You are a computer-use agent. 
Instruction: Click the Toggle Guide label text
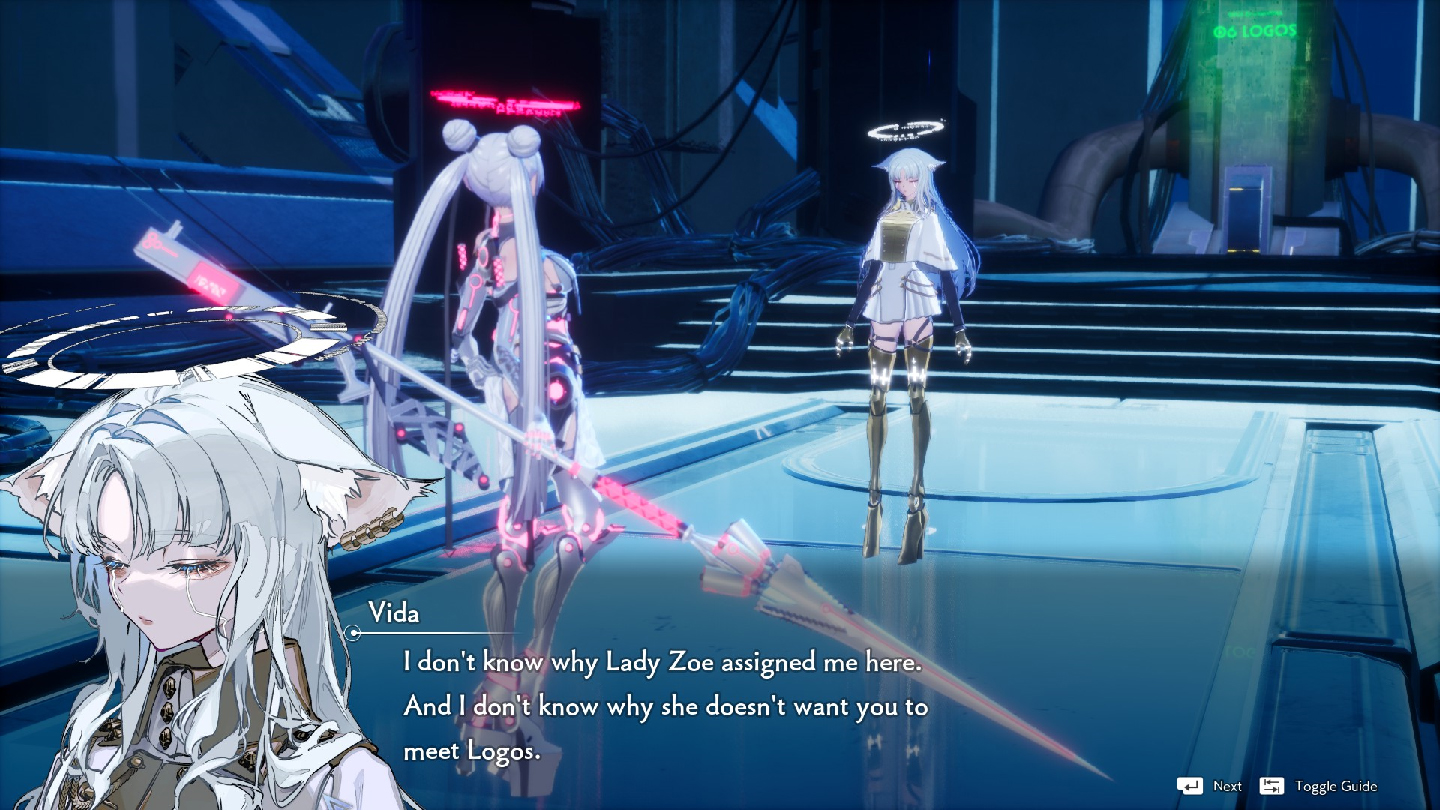(x=1335, y=787)
